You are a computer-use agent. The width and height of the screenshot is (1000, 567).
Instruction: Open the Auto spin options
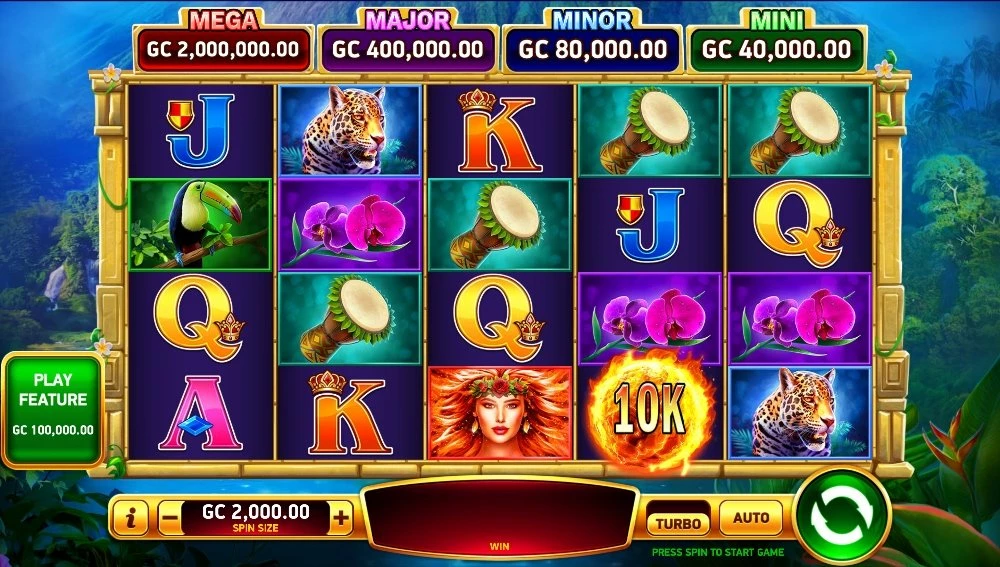tap(751, 518)
